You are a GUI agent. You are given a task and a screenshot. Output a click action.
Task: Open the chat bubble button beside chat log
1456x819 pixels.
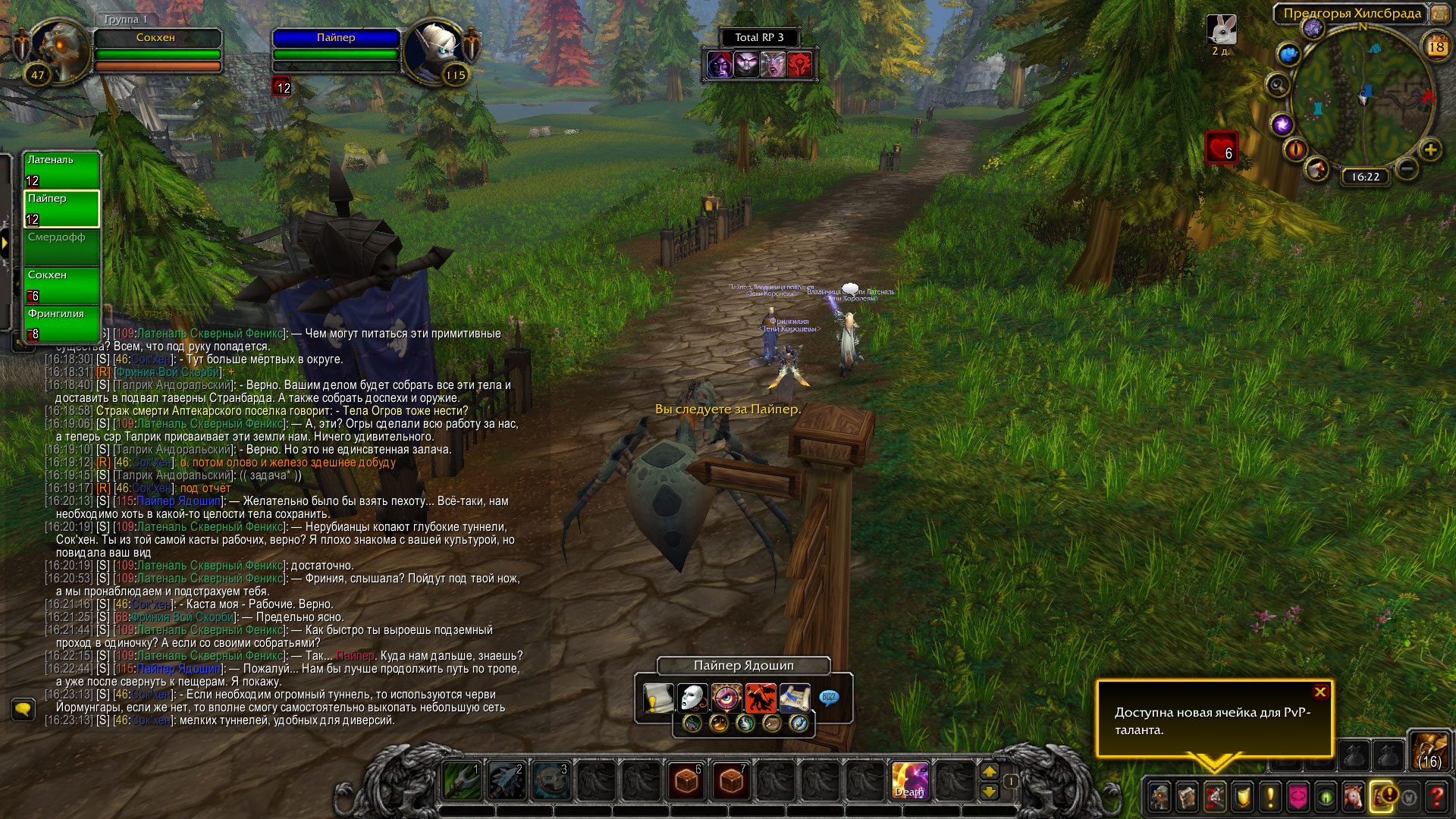click(x=24, y=710)
